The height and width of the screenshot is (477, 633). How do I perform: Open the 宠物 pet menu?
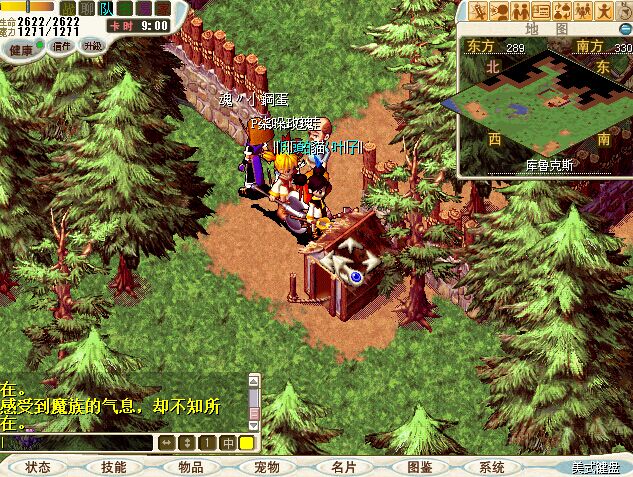tap(266, 467)
